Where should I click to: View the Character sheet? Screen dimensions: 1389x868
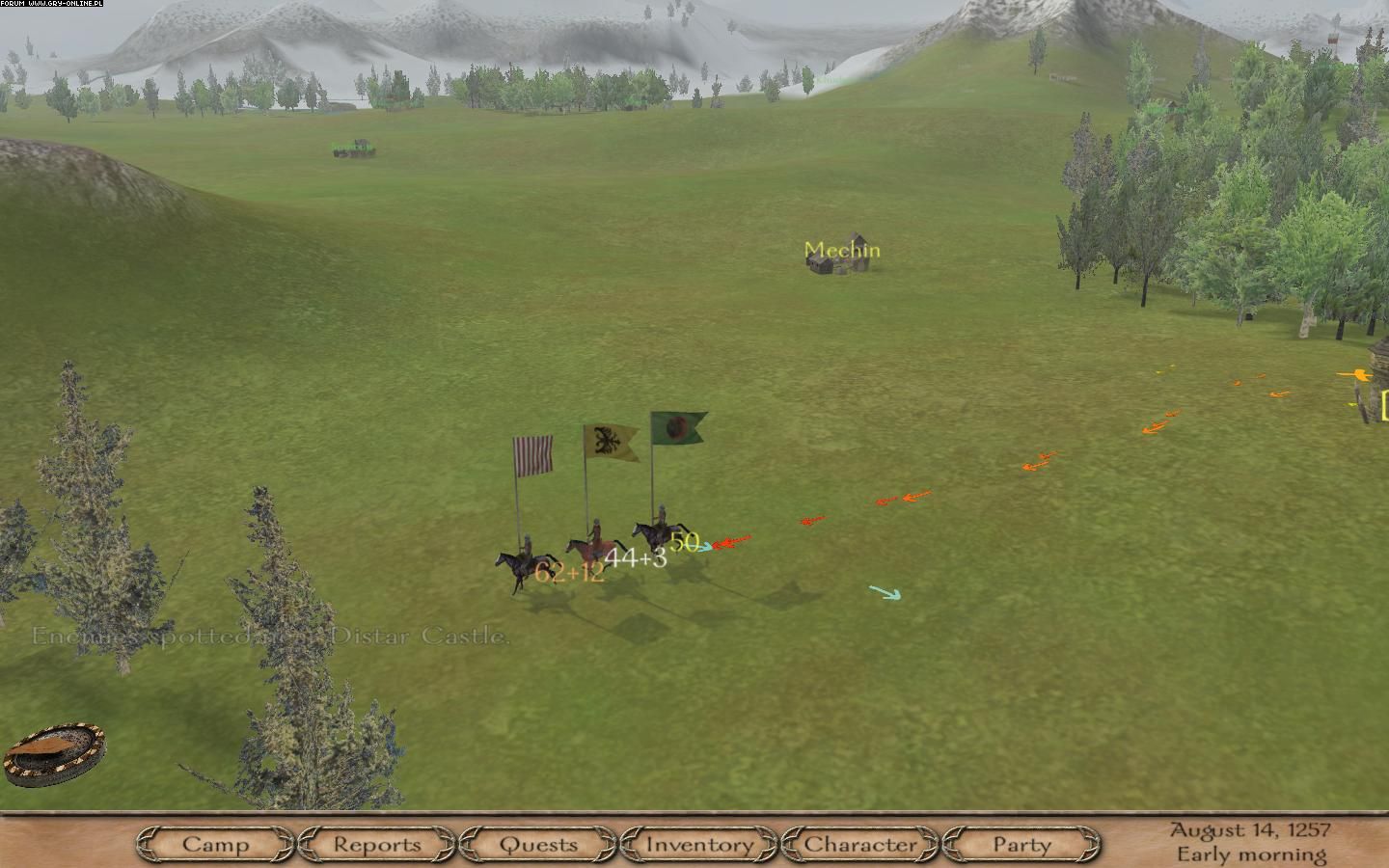click(x=860, y=845)
